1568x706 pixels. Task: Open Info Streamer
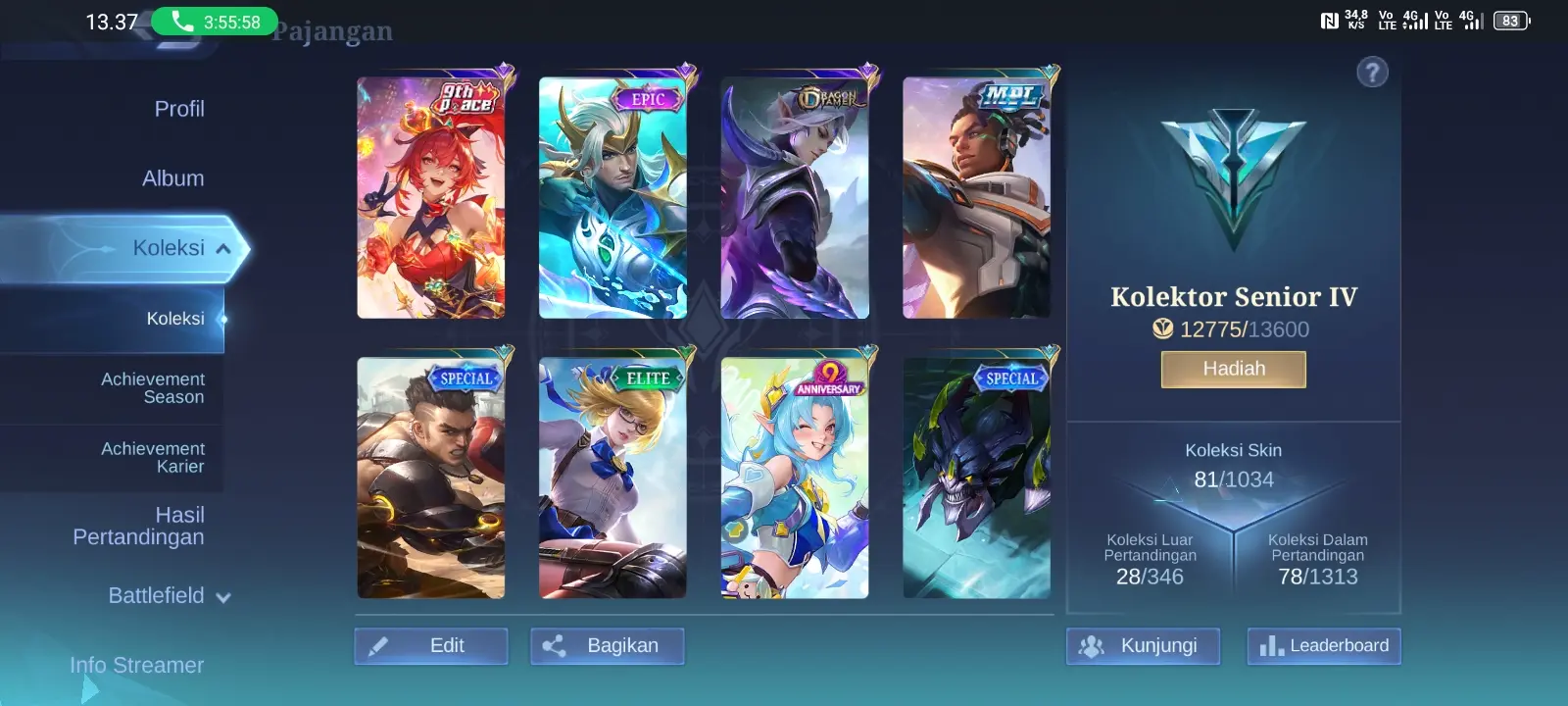(x=137, y=665)
